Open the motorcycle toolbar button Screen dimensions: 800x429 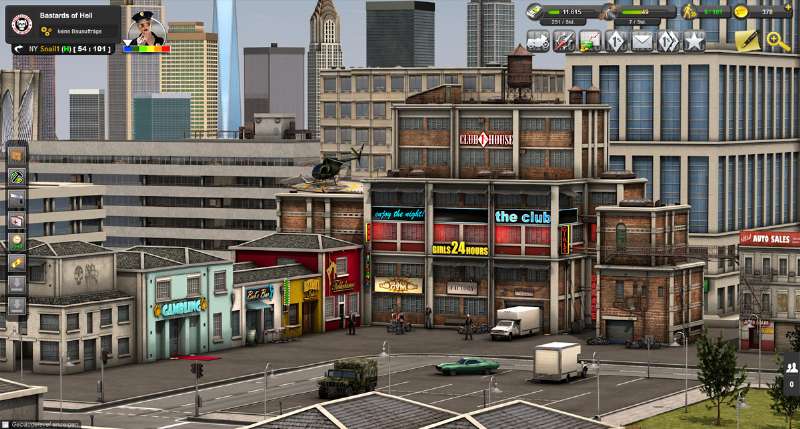click(x=538, y=41)
